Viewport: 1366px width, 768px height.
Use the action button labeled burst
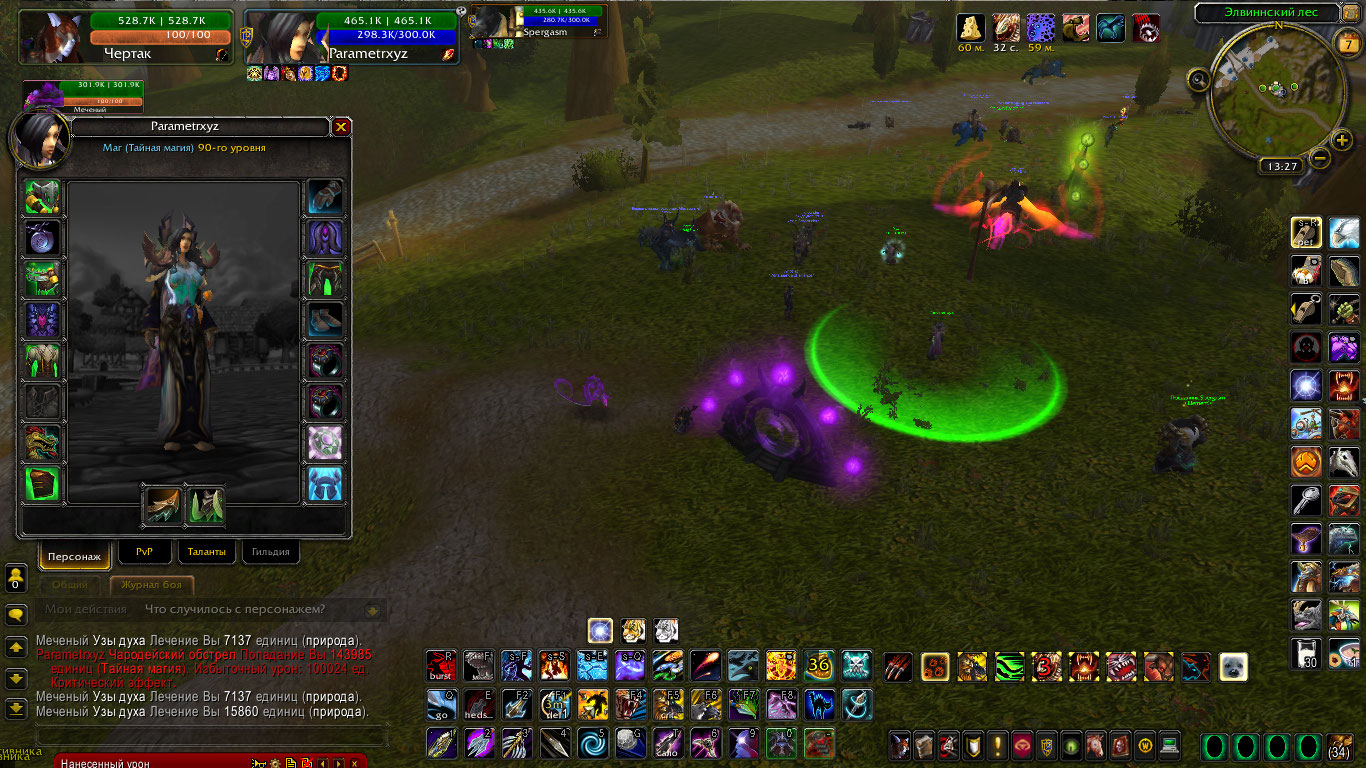tap(442, 665)
